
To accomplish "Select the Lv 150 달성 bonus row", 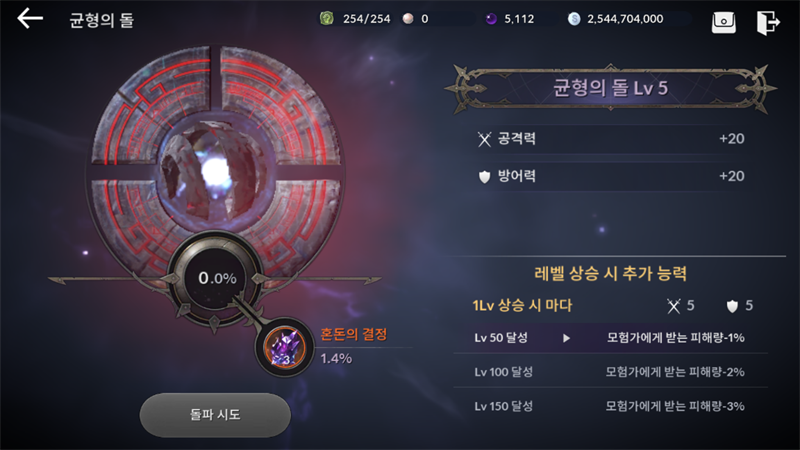I will [610, 406].
